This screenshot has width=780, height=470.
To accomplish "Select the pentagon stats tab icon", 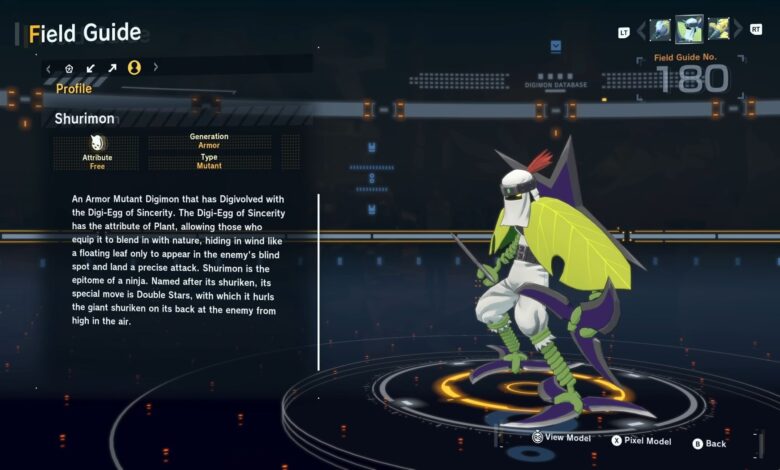I will click(69, 68).
